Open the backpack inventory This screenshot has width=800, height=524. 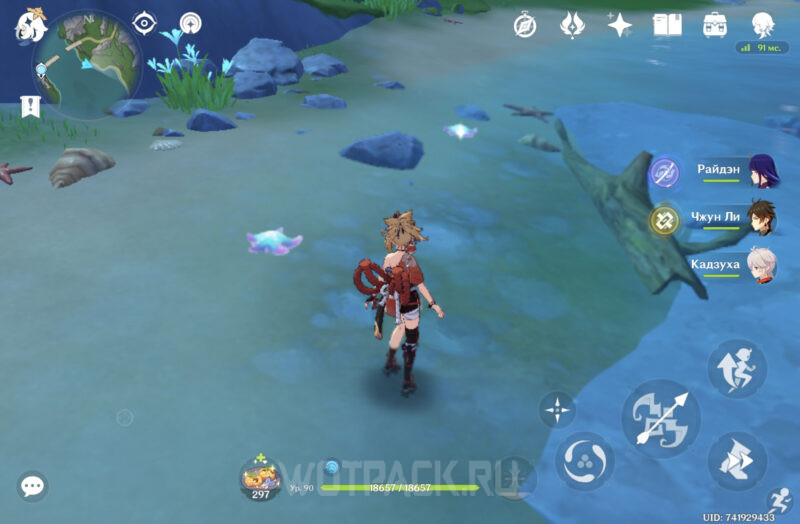coord(715,25)
